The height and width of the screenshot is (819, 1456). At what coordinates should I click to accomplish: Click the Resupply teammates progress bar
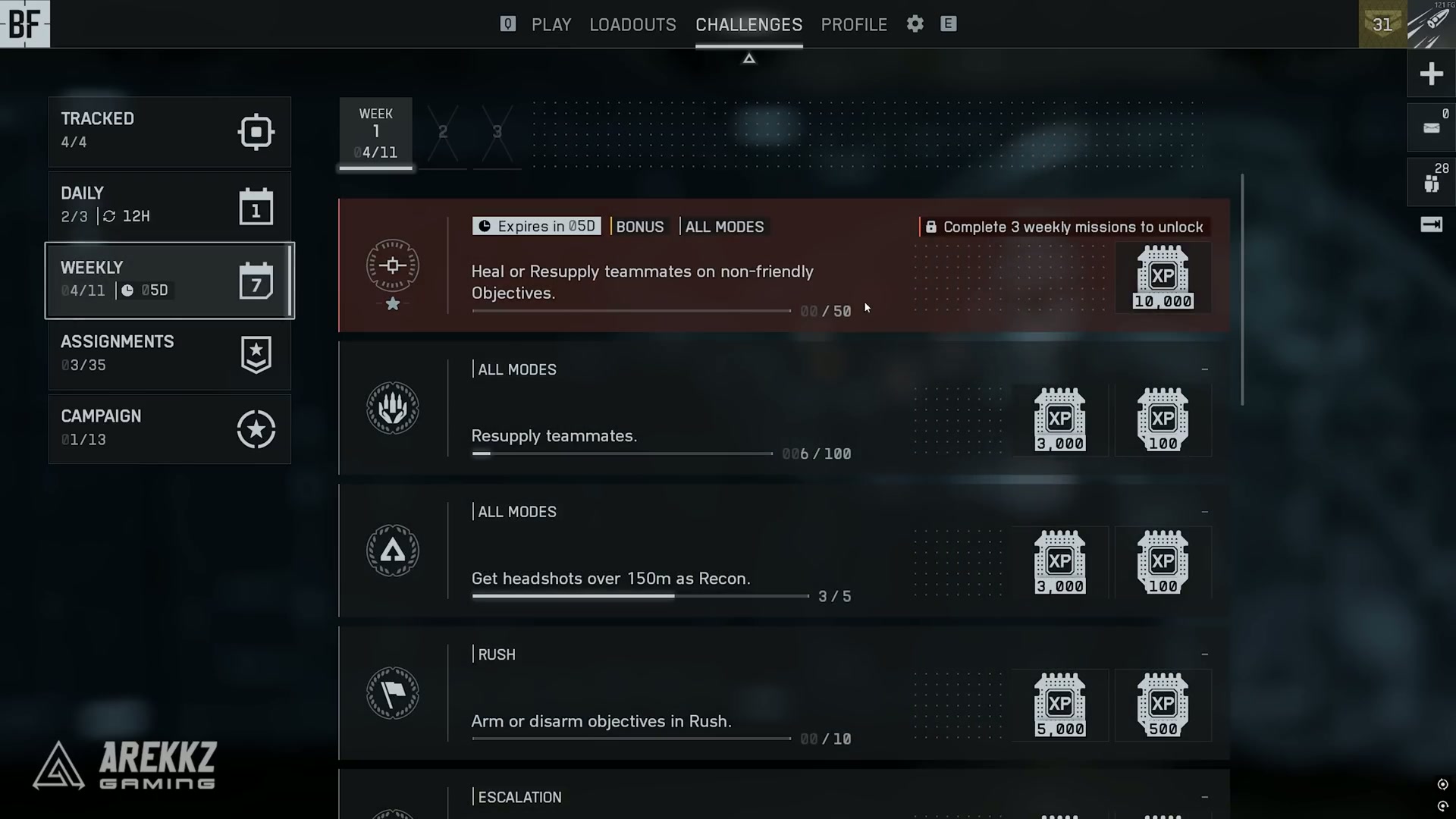[622, 453]
